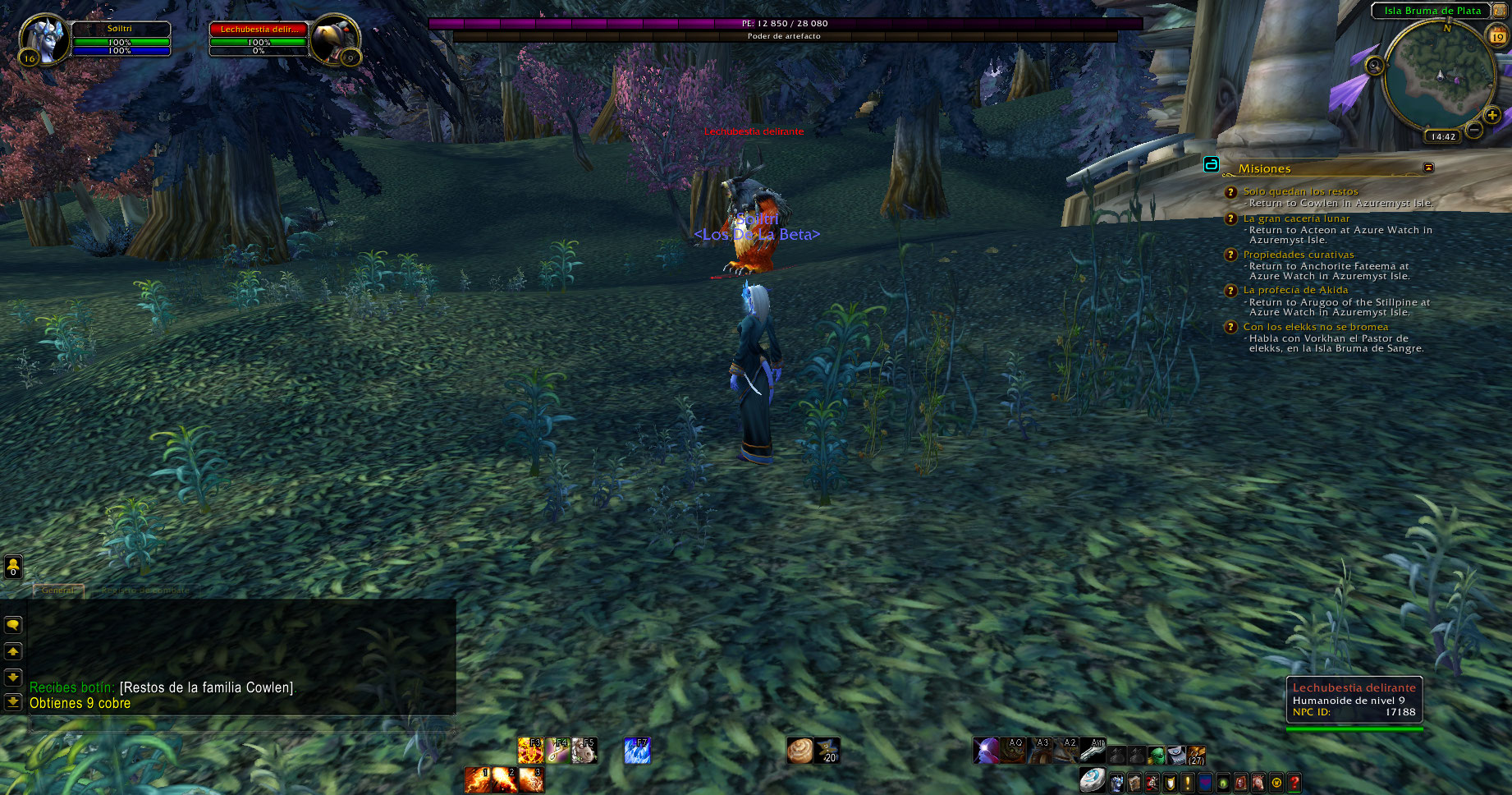Select the quest 'La profecía de Akida'
1512x795 pixels.
coord(1295,290)
